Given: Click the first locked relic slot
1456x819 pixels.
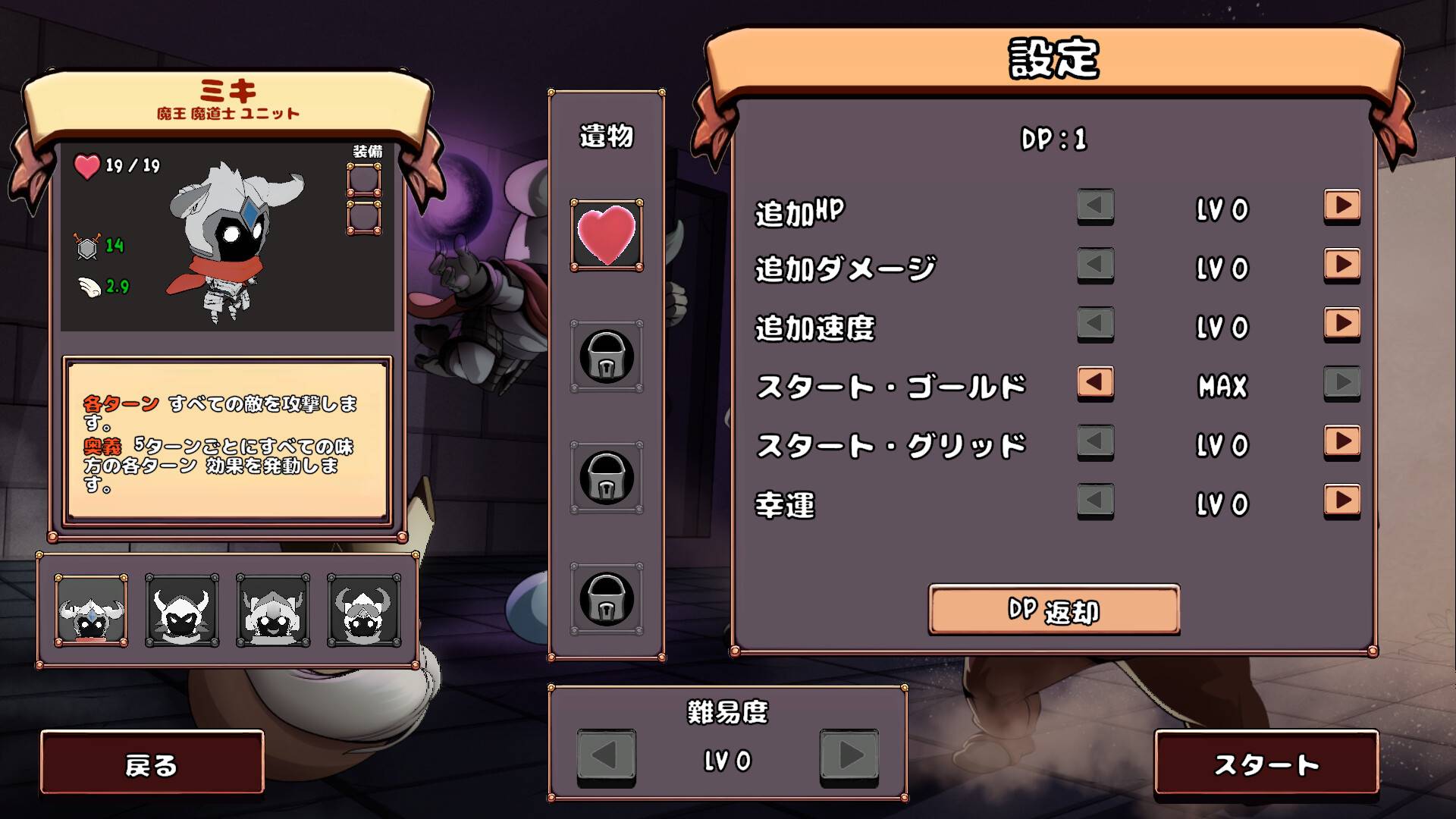Looking at the screenshot, I should click(605, 356).
